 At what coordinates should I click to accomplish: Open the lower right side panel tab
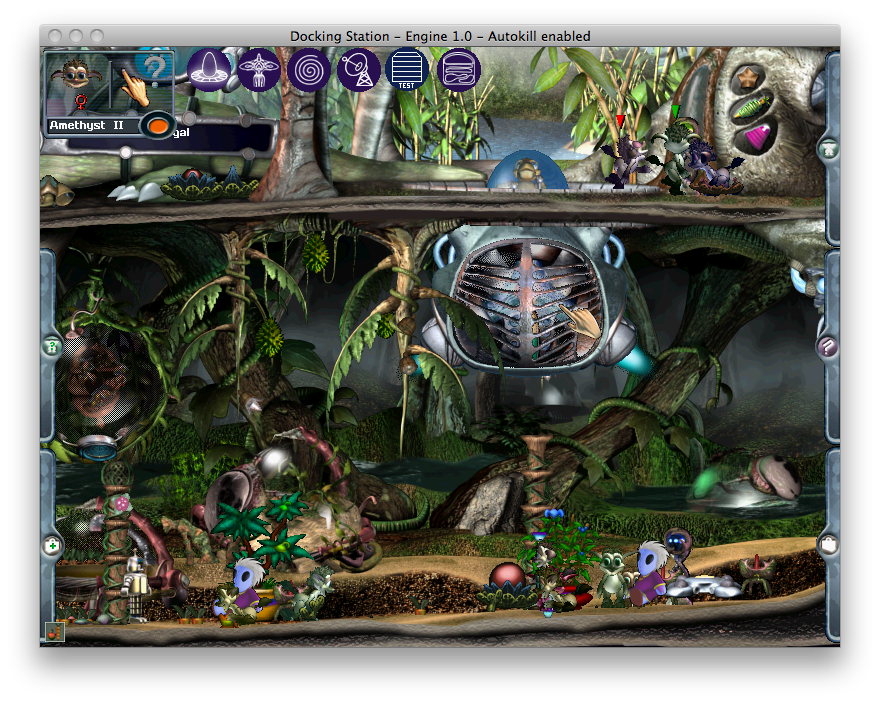point(827,546)
